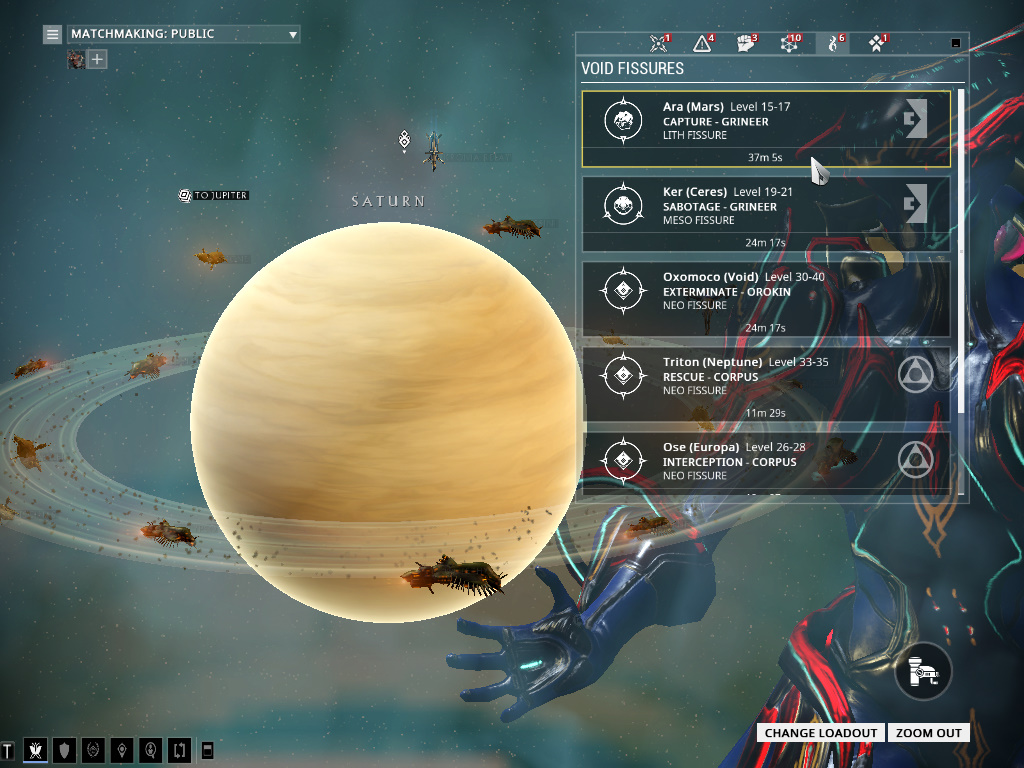Zoom out to the star chart
Image resolution: width=1024 pixels, height=768 pixels.
928,733
